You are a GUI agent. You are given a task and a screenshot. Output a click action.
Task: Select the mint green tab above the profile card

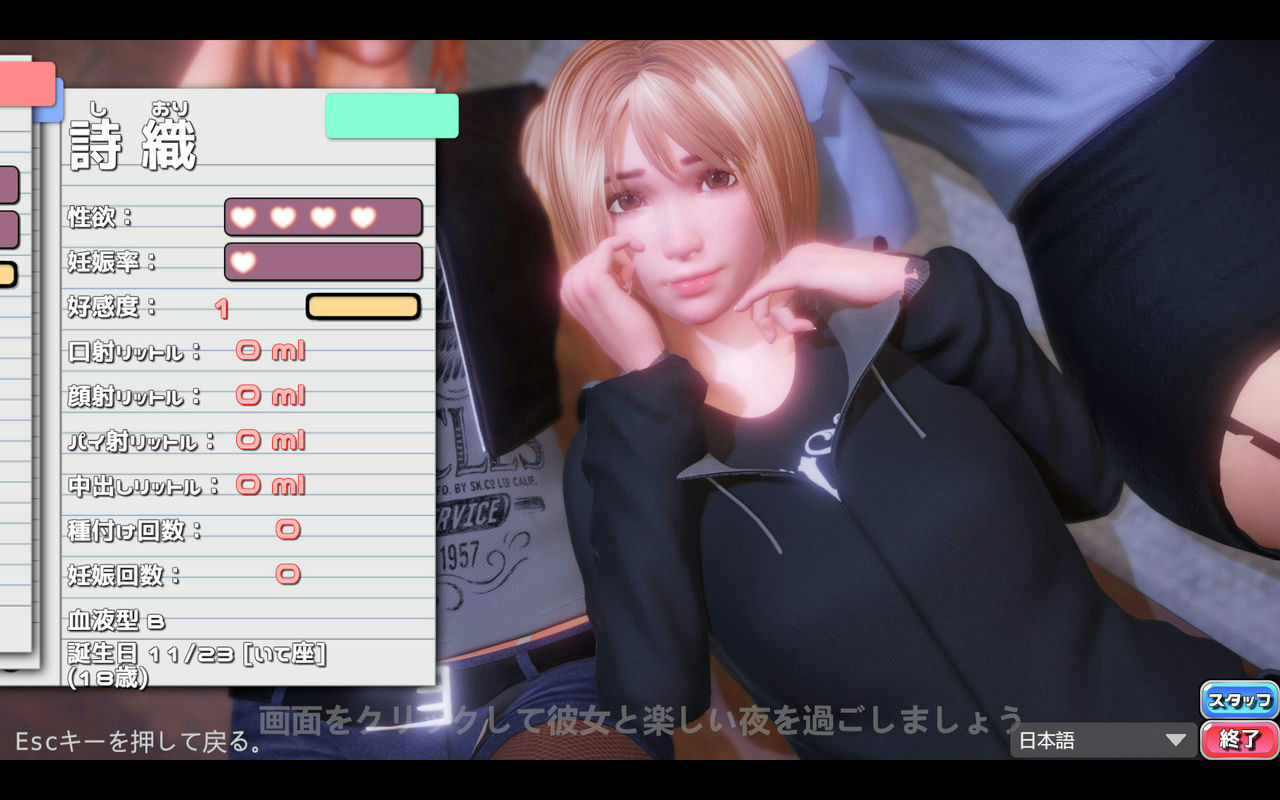pyautogui.click(x=391, y=116)
